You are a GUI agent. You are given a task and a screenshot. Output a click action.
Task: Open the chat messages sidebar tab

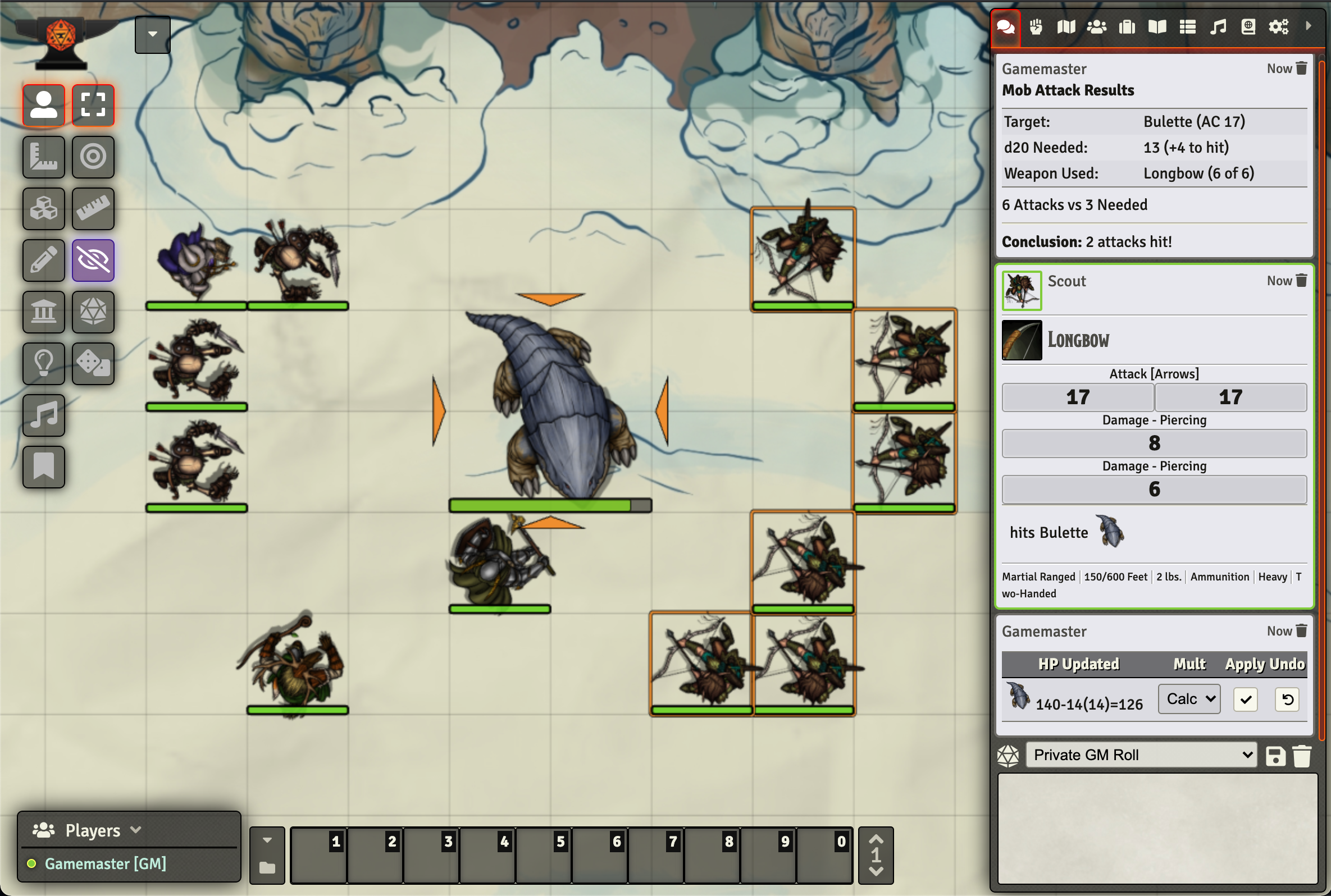click(1005, 26)
